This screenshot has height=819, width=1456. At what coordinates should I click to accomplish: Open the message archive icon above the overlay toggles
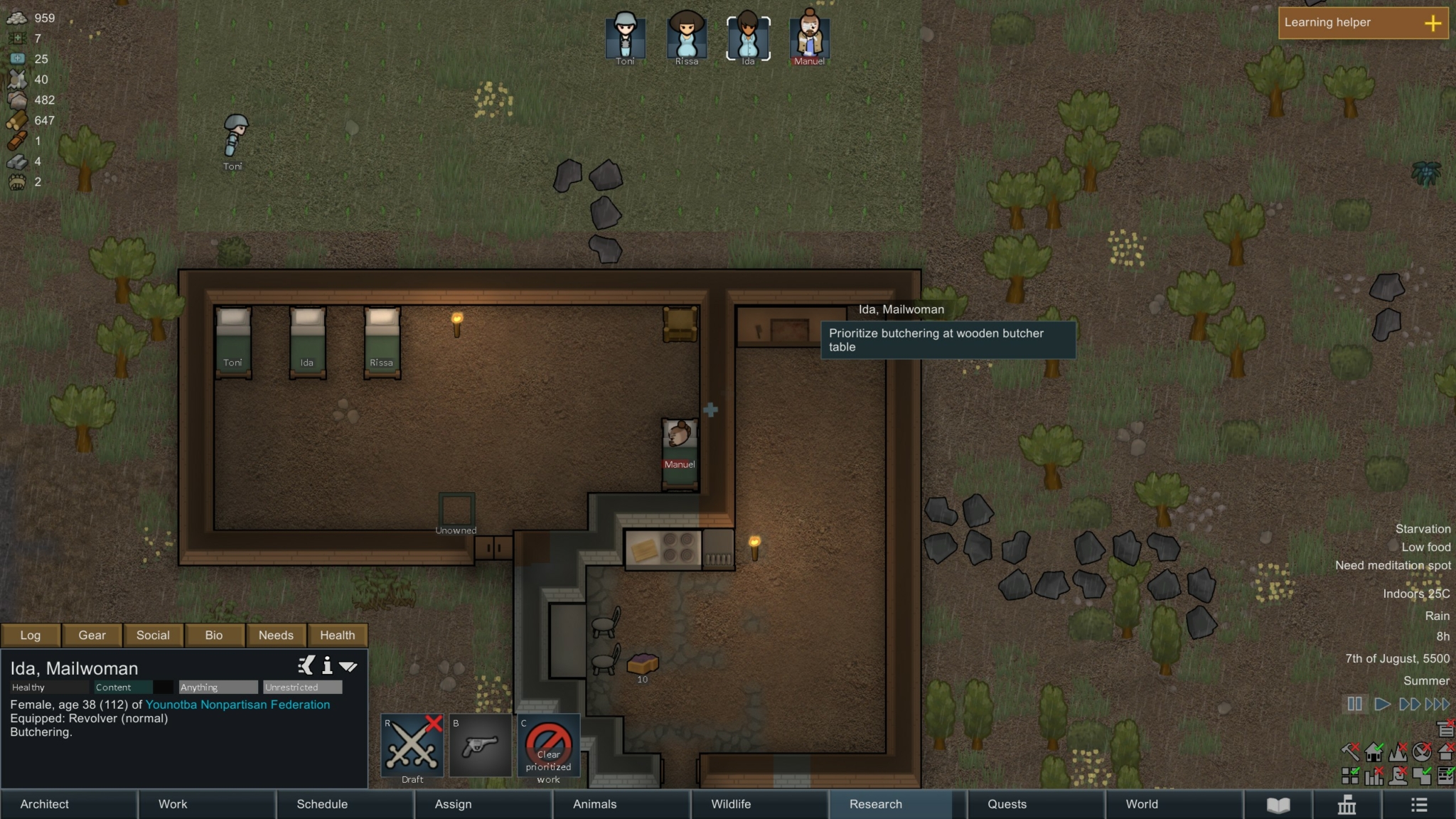[1445, 728]
